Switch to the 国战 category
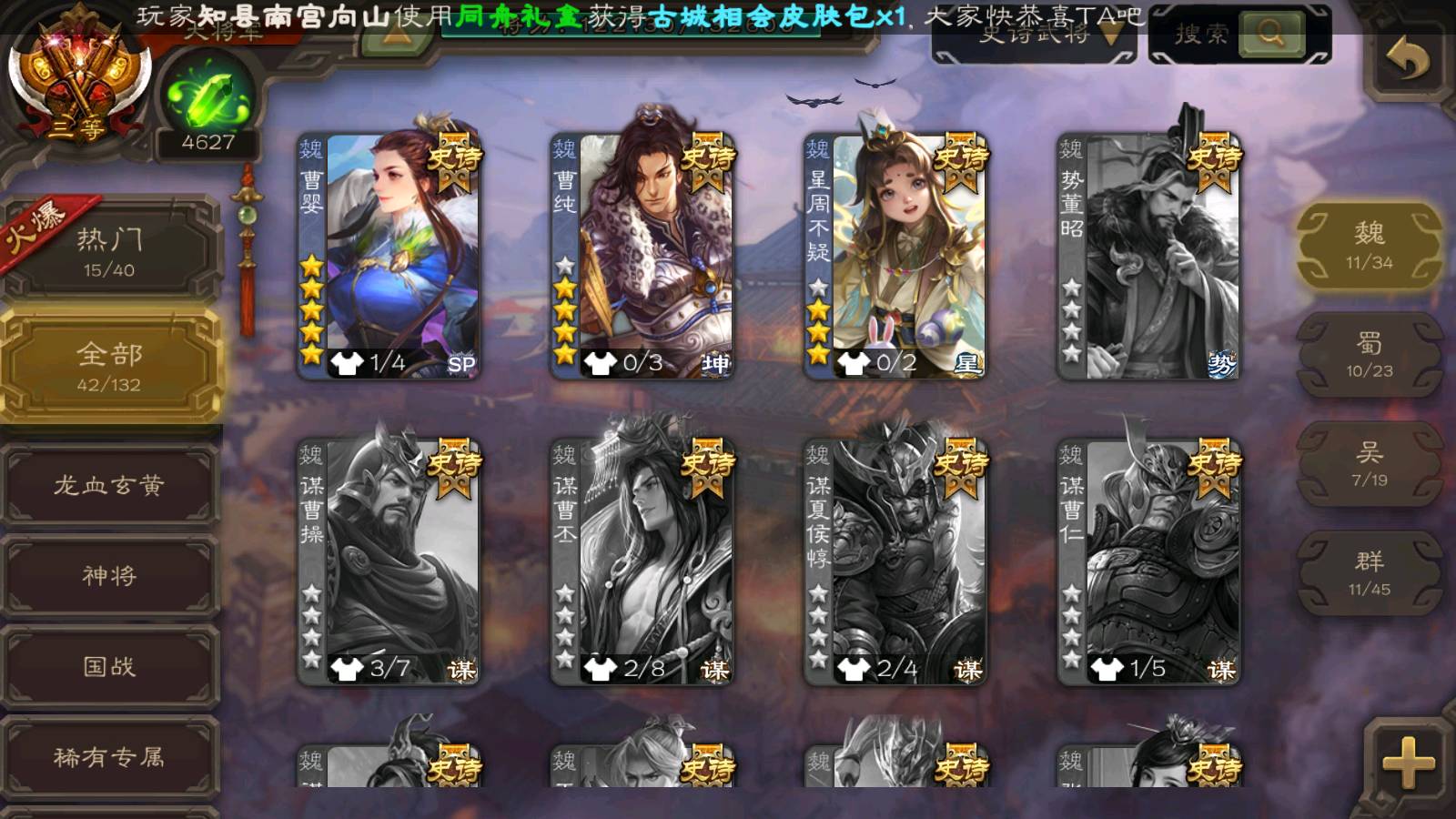Viewport: 1456px width, 819px height. click(x=109, y=666)
